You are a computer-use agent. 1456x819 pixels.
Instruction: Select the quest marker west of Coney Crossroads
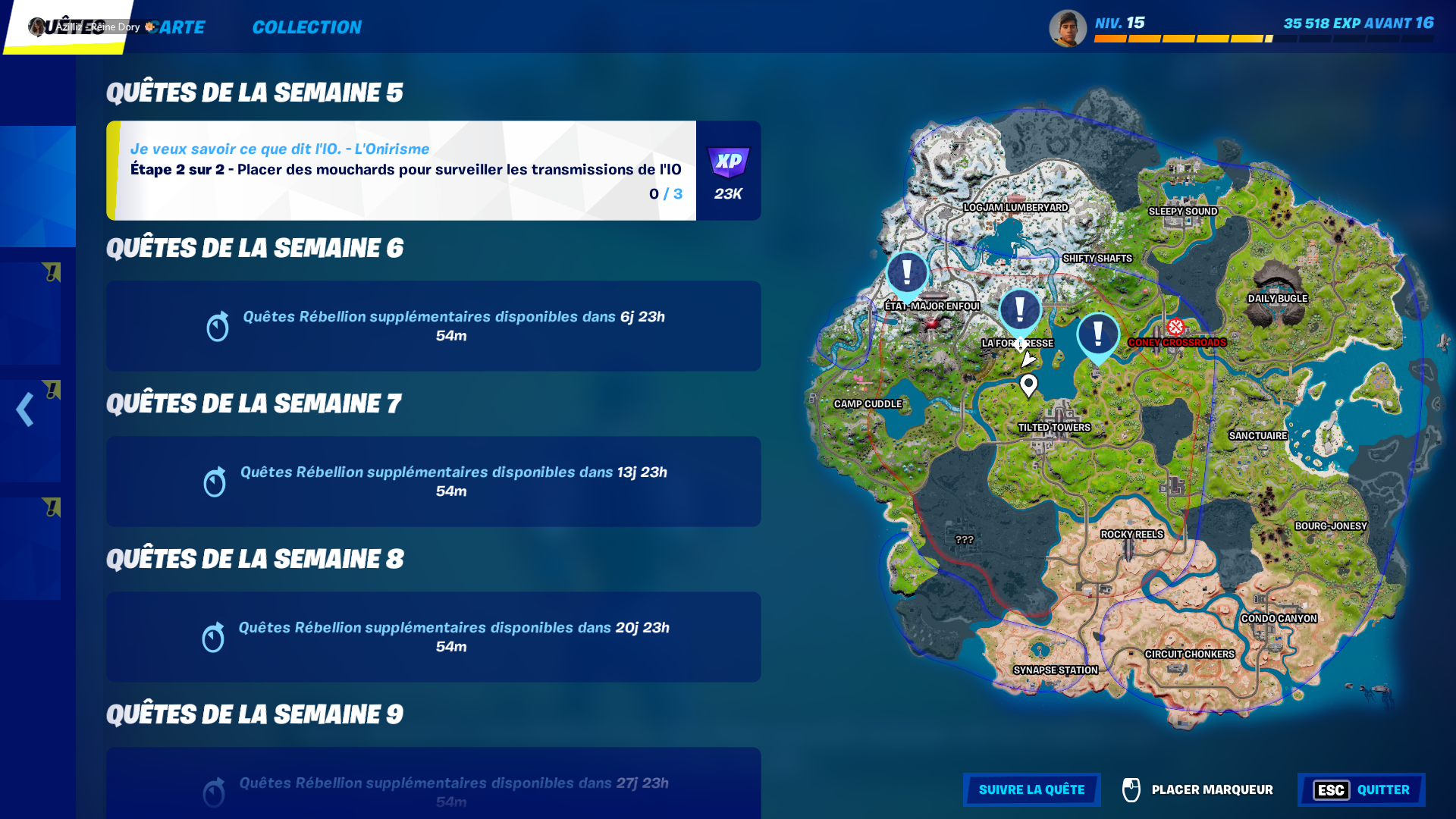pos(1098,332)
